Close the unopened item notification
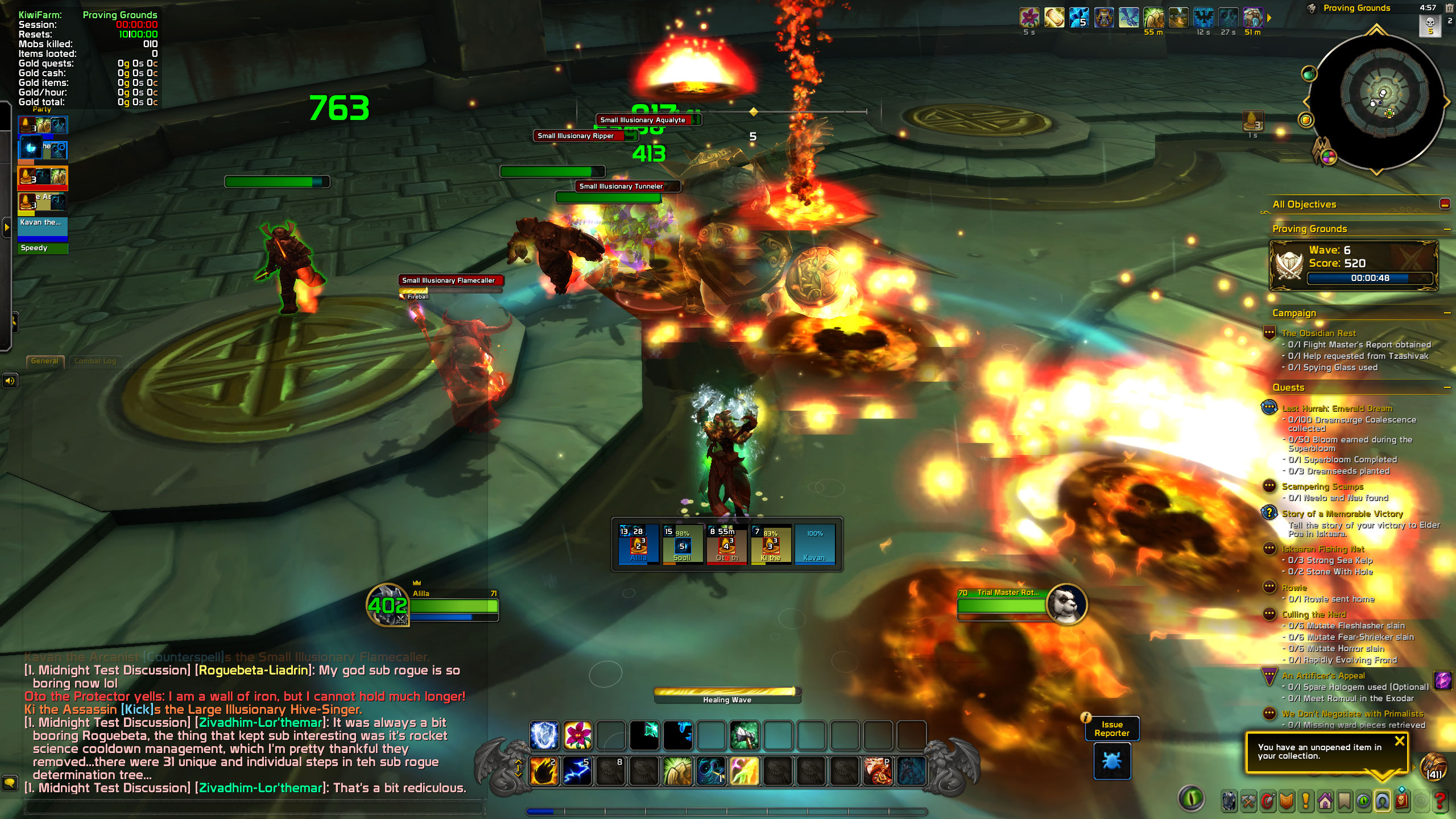The width and height of the screenshot is (1456, 819). [1400, 741]
